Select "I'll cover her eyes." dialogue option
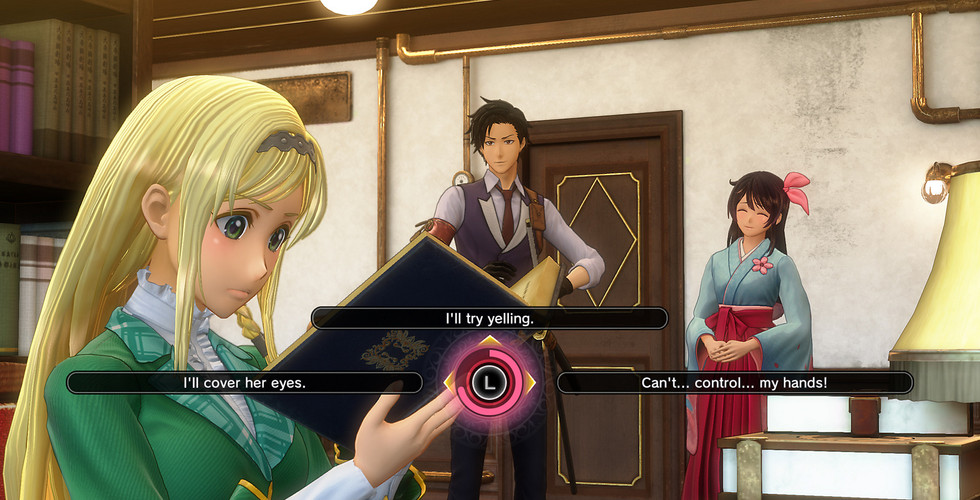The height and width of the screenshot is (500, 980). (x=244, y=382)
